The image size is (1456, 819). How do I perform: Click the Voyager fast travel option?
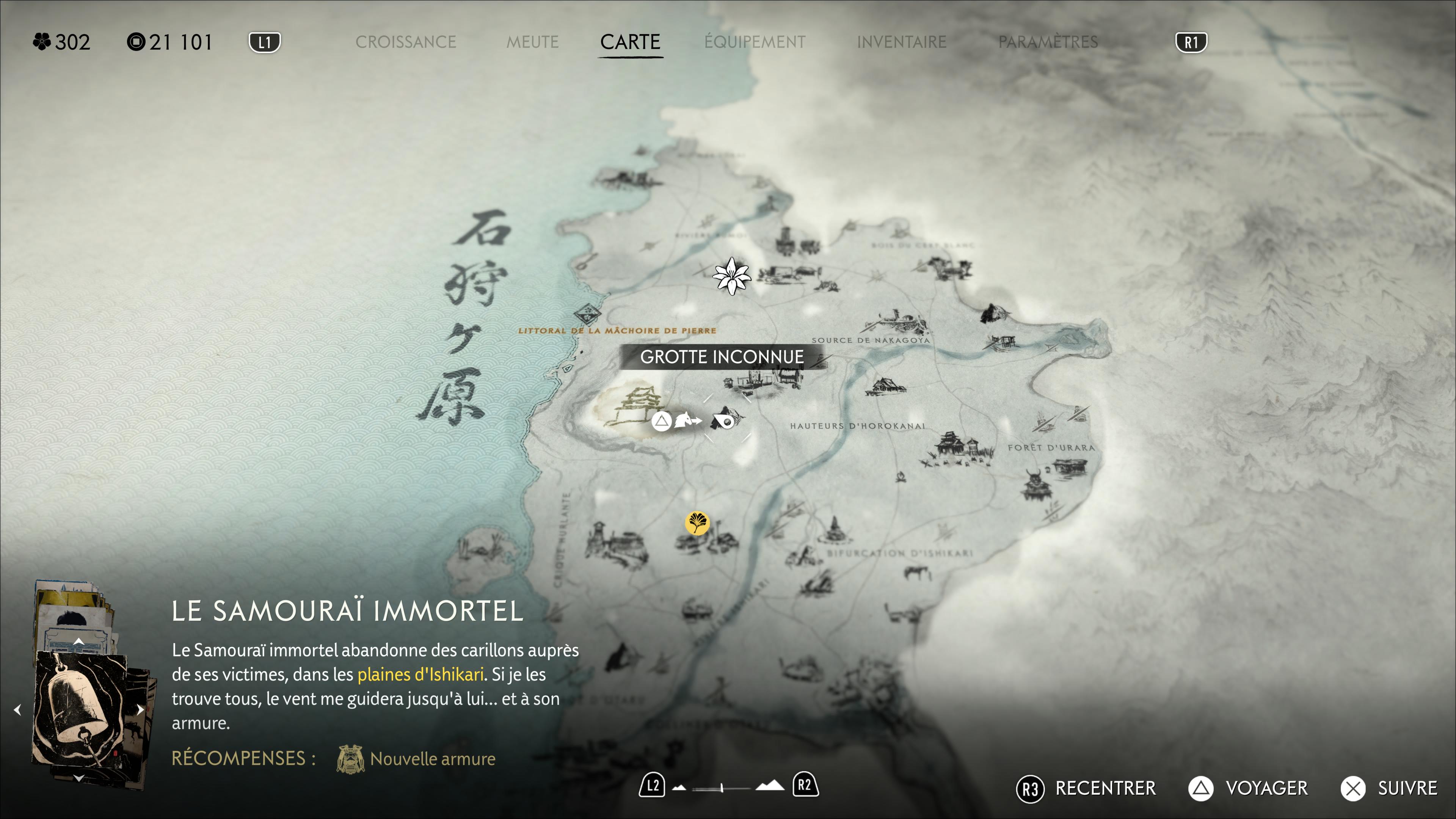pos(1248,788)
